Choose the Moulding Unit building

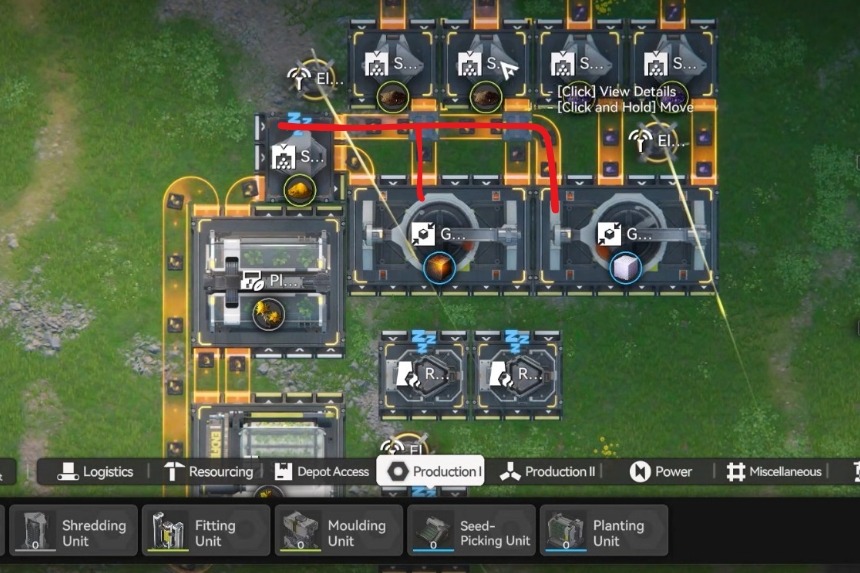[x=339, y=532]
